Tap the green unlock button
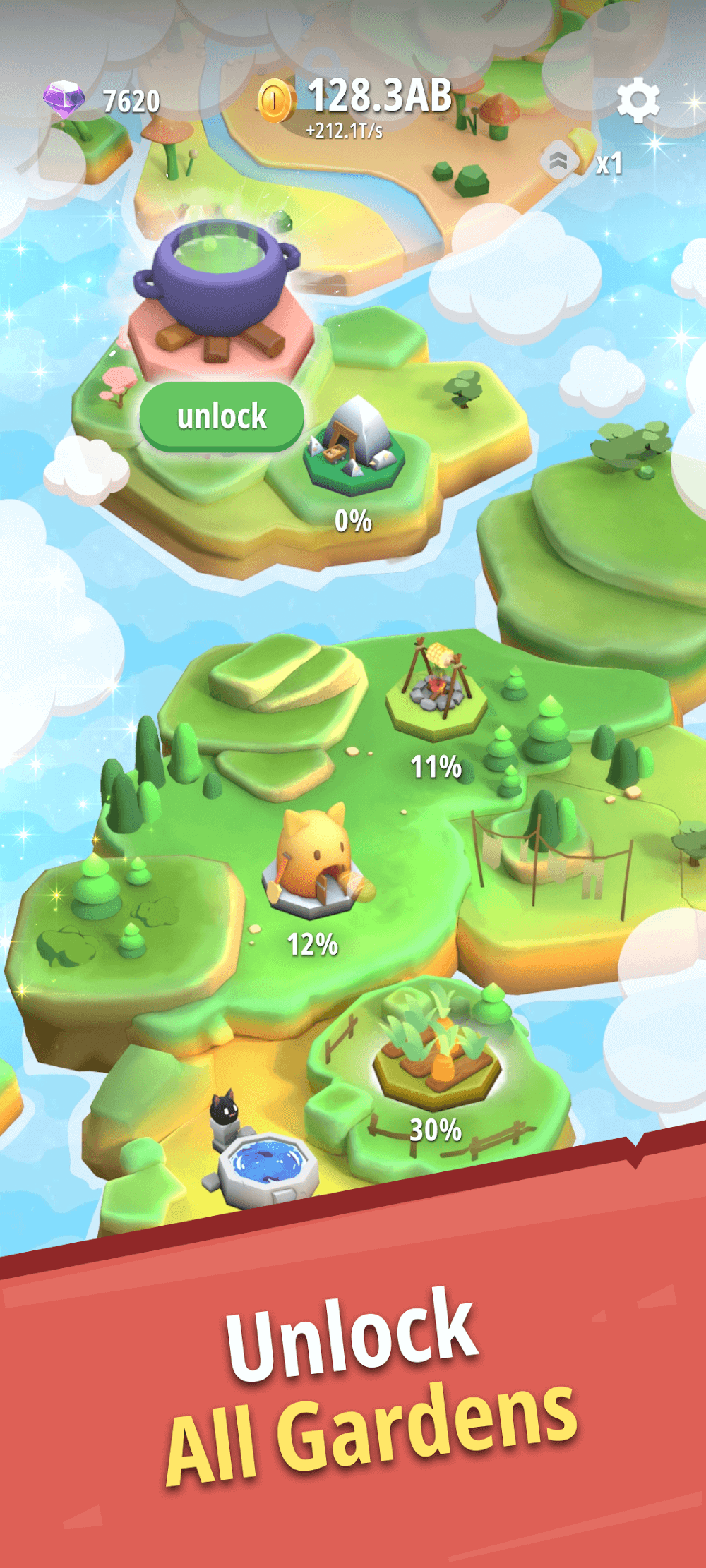This screenshot has height=1568, width=706. click(222, 416)
